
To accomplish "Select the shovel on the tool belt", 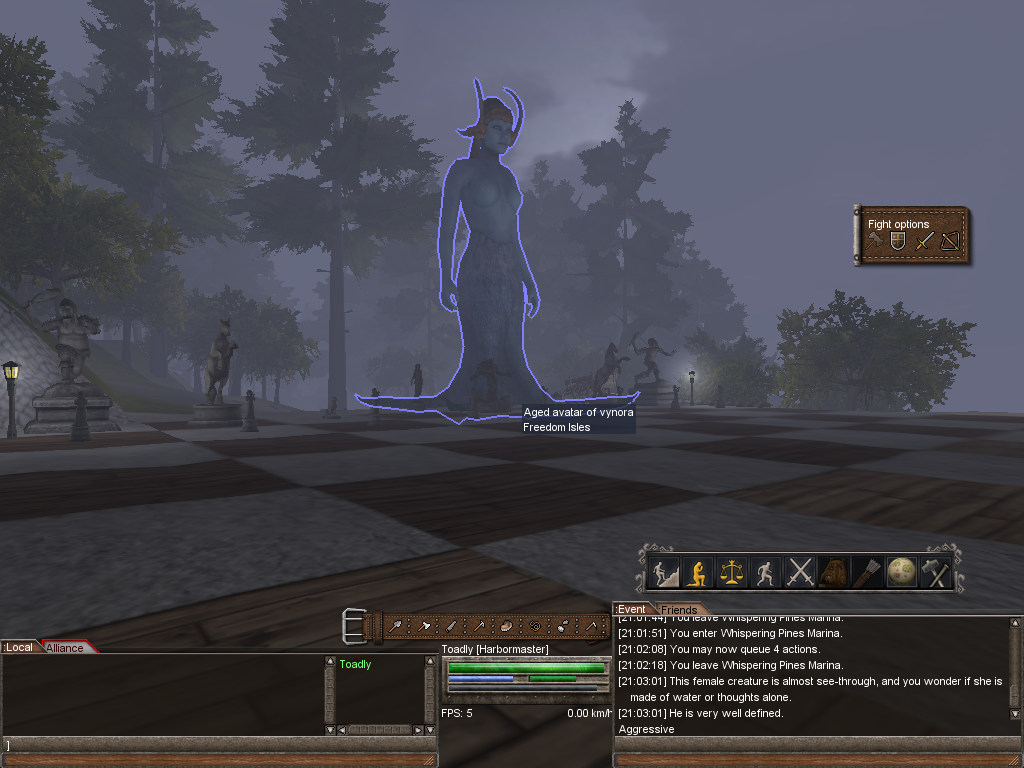I will [x=398, y=627].
